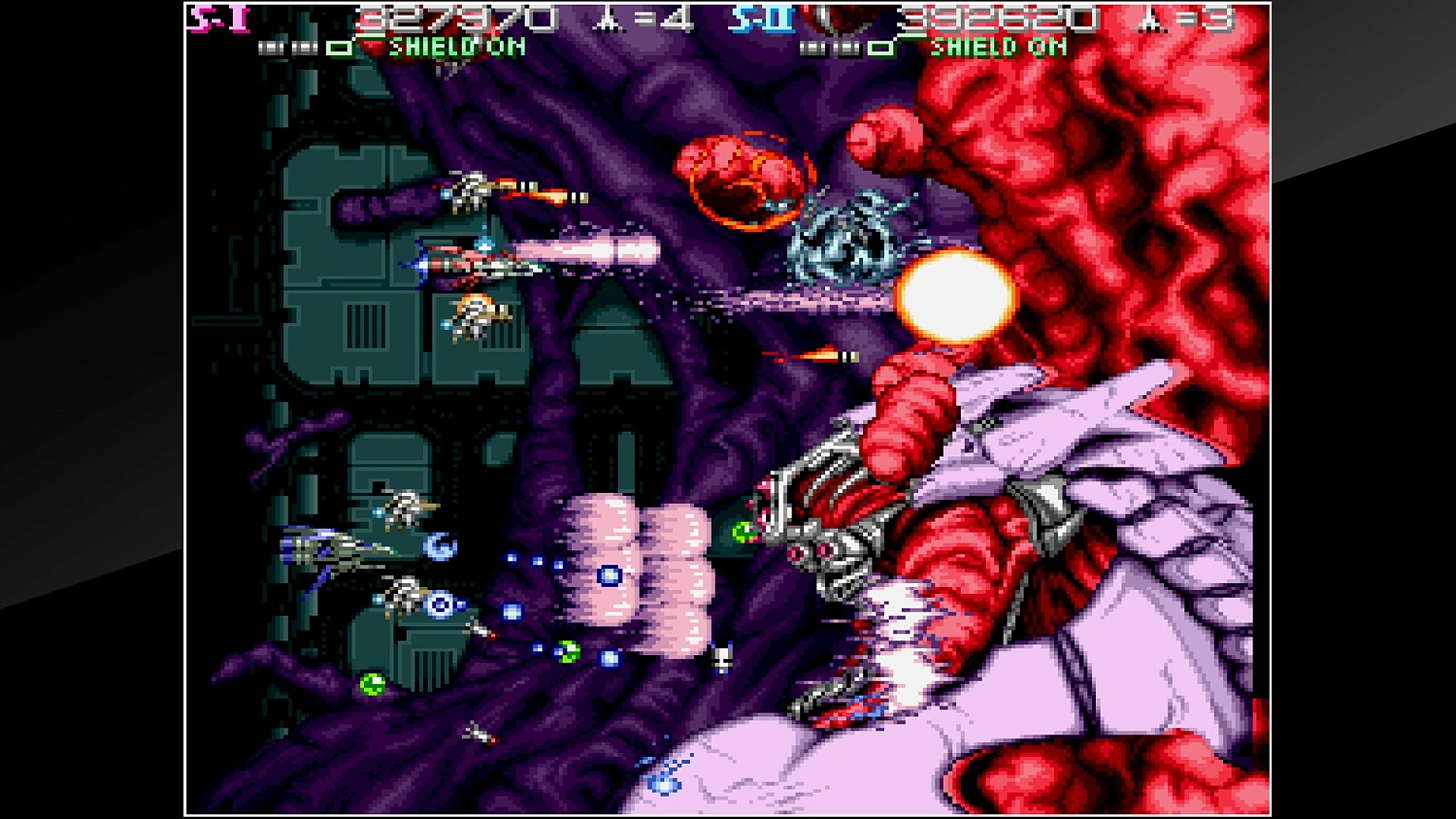Click the green orb at the lower left
Image resolution: width=1456 pixels, height=819 pixels.
(x=373, y=682)
